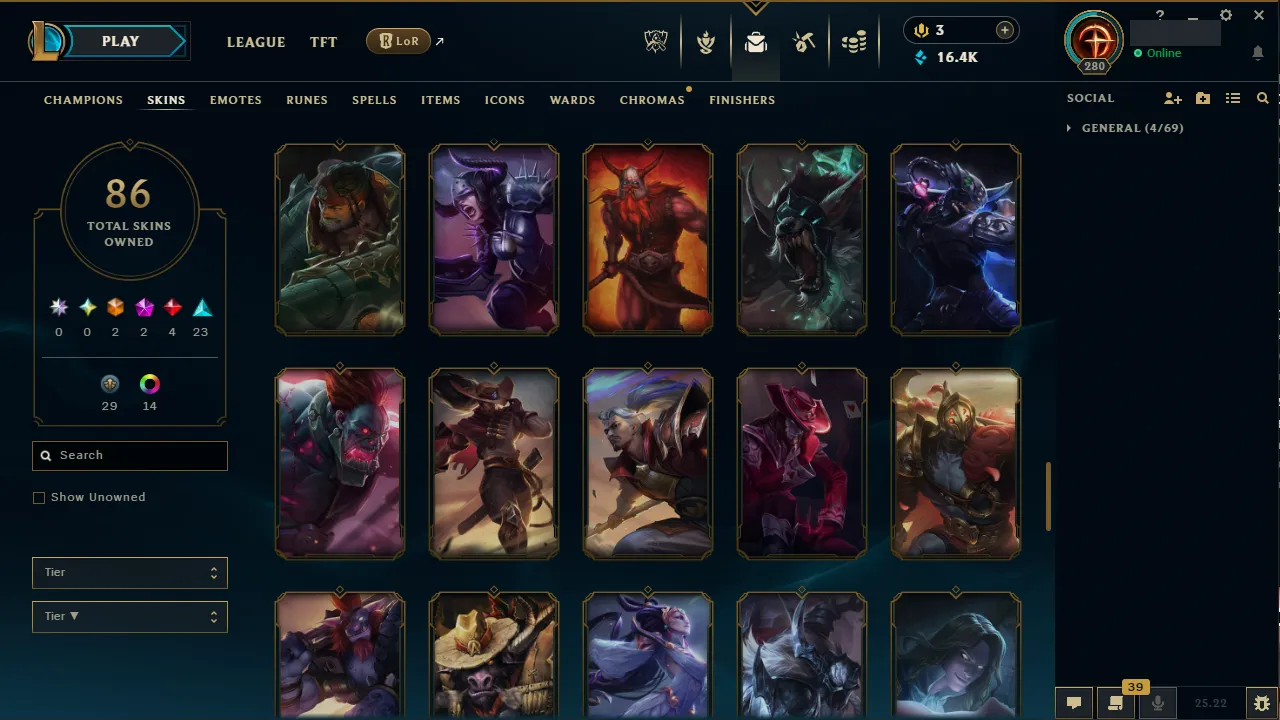
Task: Click the add friend icon in Social panel
Action: coord(1172,98)
